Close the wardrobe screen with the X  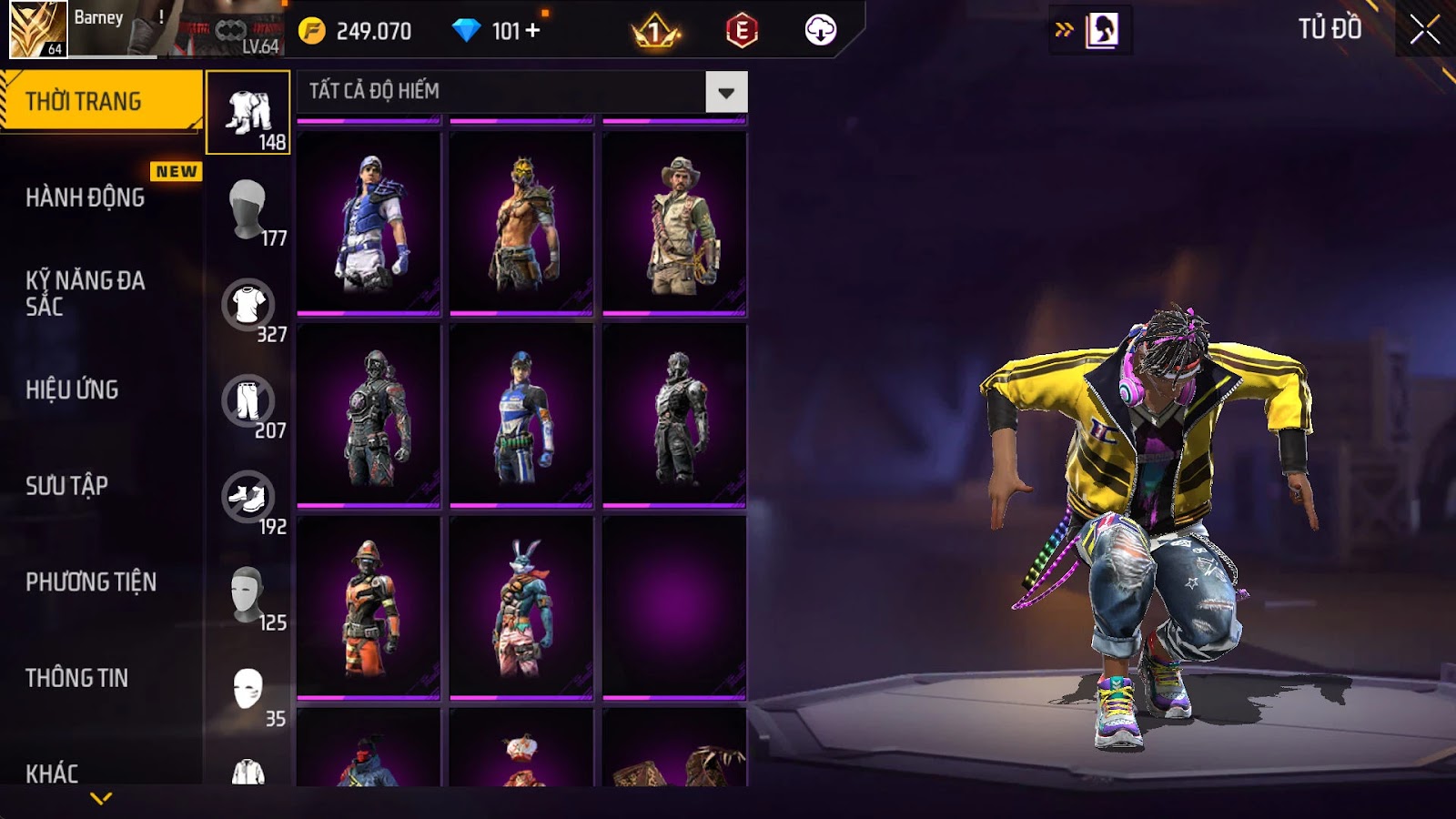tap(1424, 30)
